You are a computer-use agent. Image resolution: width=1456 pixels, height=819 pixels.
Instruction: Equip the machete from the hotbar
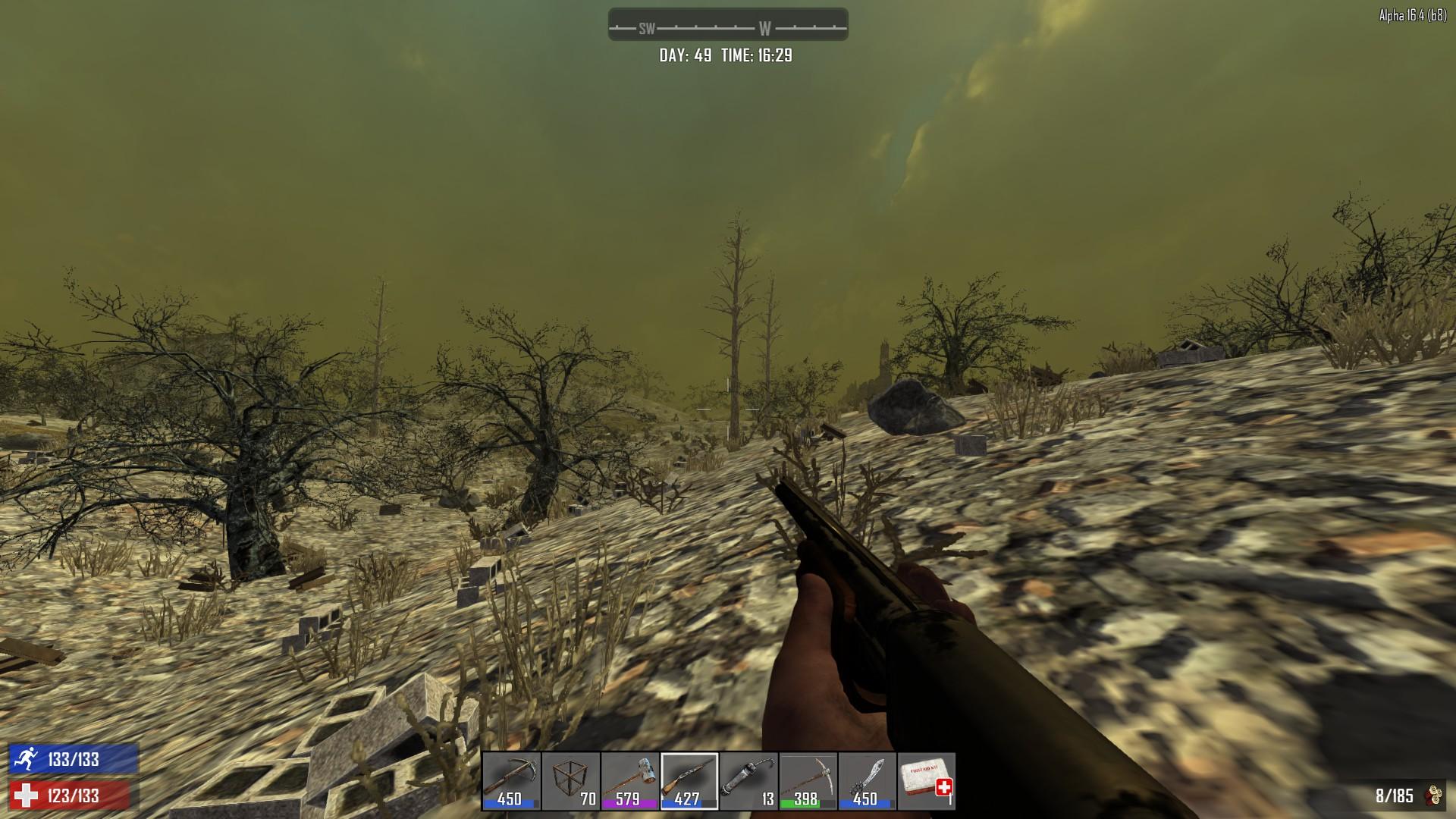click(867, 781)
